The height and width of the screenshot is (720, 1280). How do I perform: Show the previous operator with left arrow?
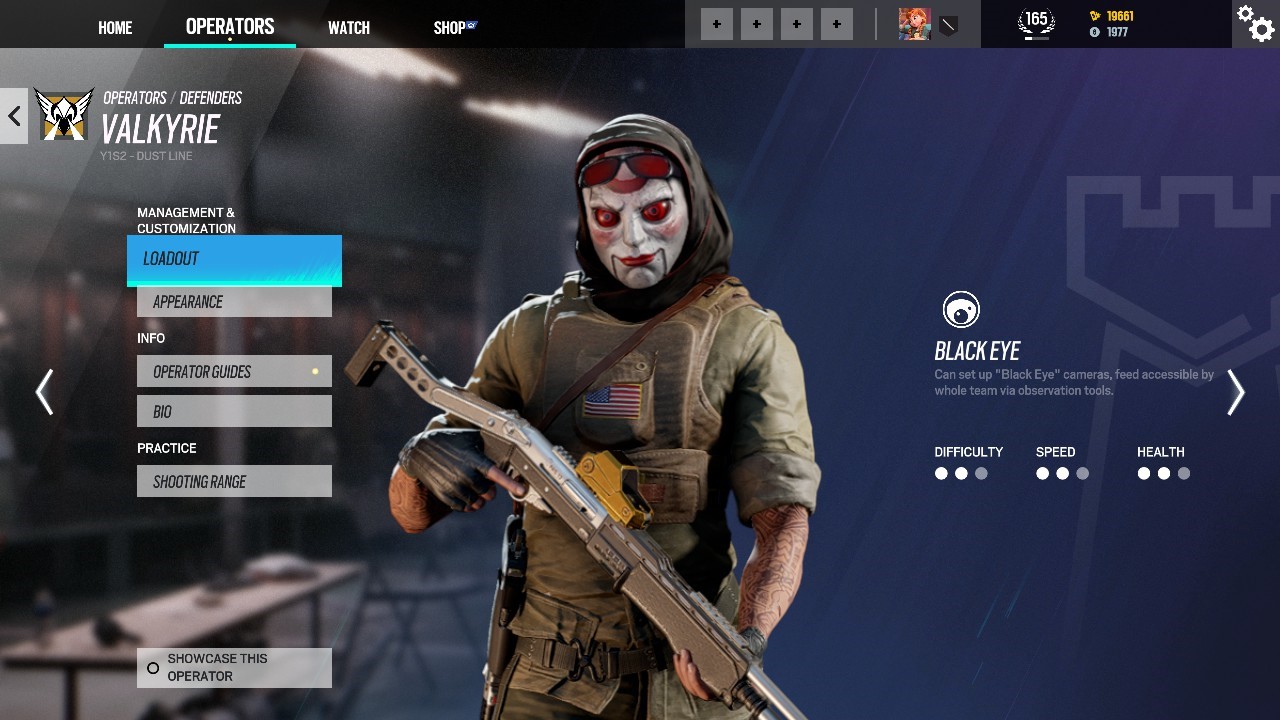click(44, 392)
